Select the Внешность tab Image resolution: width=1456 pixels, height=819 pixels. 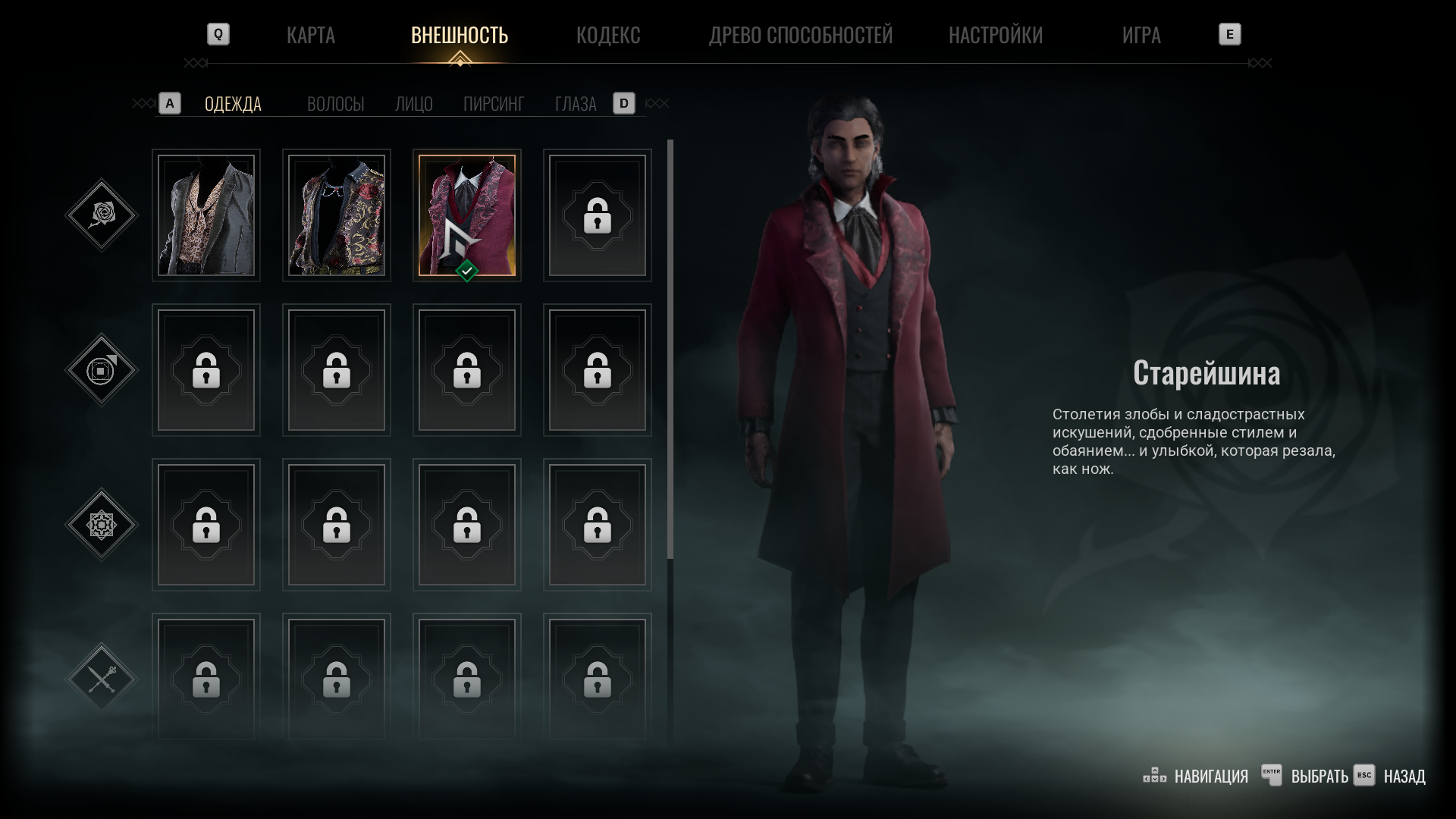pyautogui.click(x=459, y=35)
